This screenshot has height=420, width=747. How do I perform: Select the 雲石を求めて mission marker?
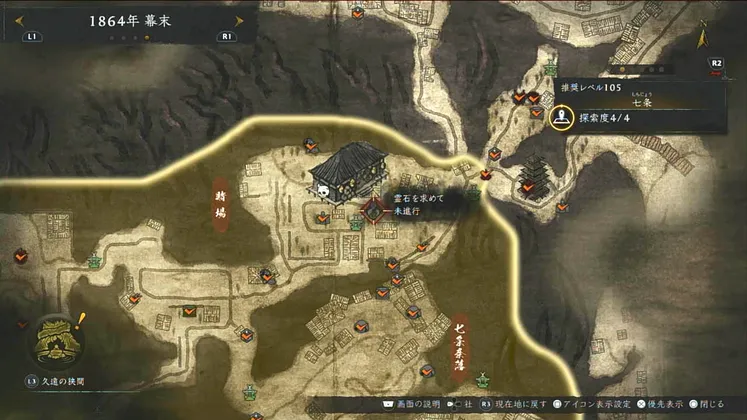coord(373,211)
